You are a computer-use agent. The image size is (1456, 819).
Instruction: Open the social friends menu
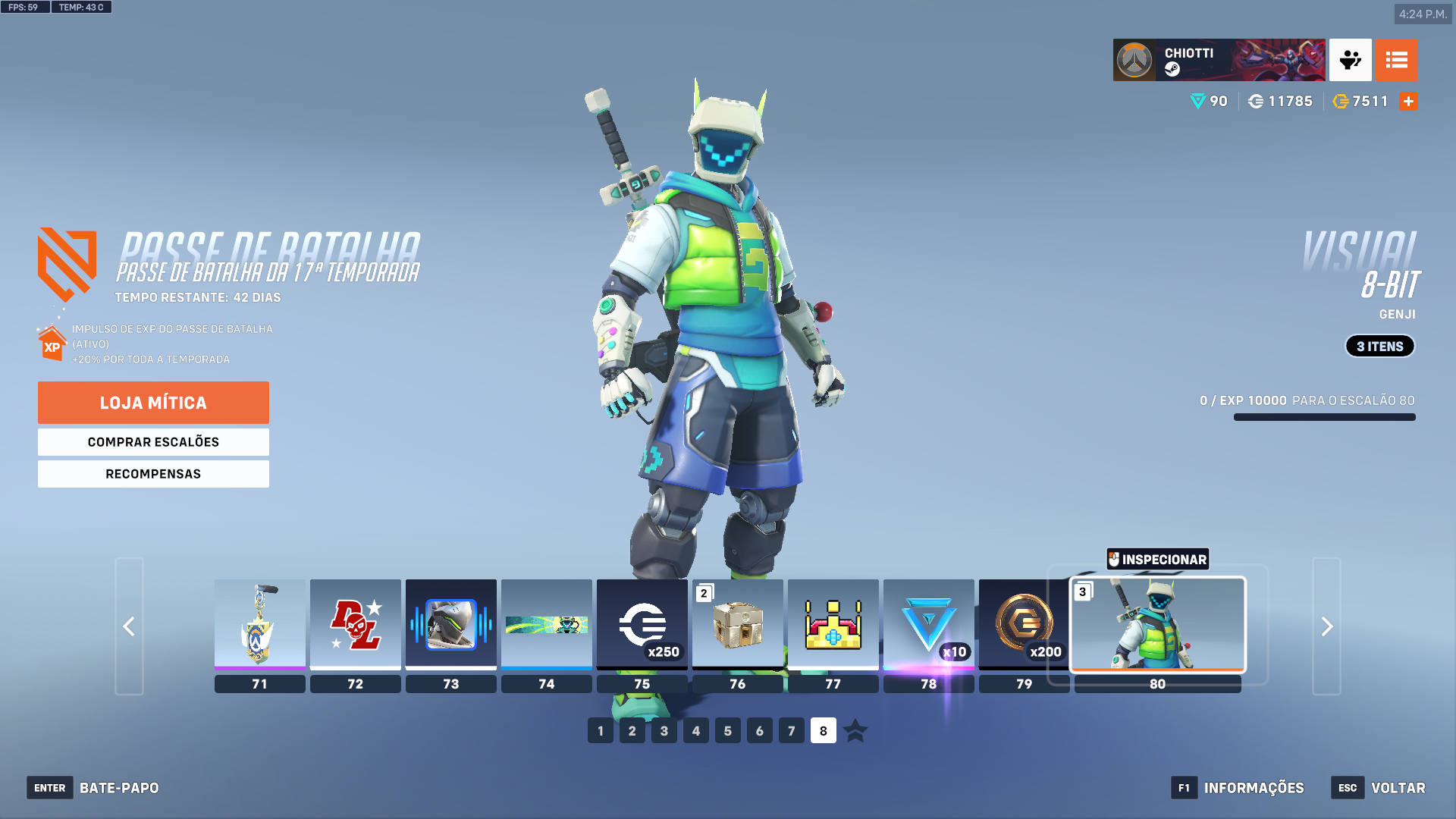tap(1350, 60)
